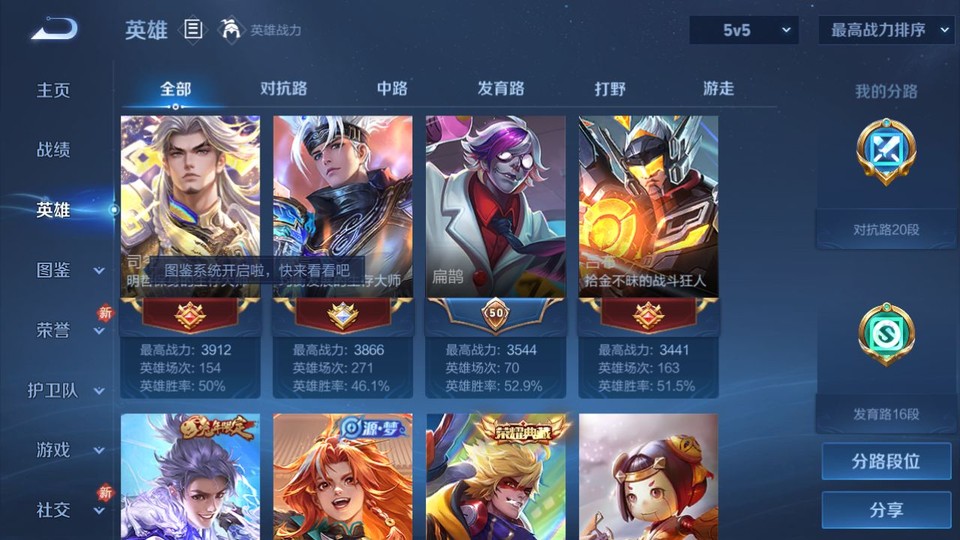Viewport: 960px width, 540px height.
Task: Switch to the 游走 roaming tab
Action: [x=718, y=88]
